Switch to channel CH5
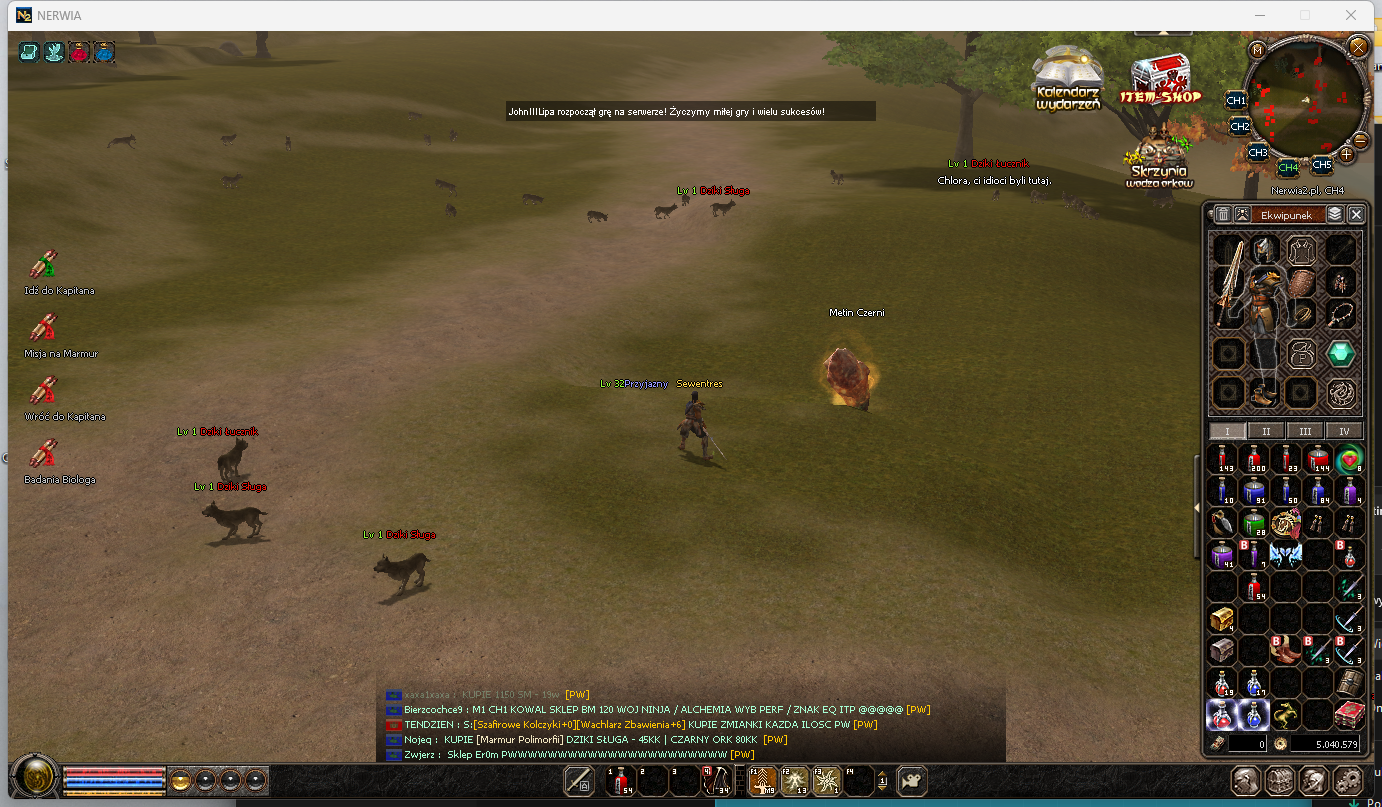Viewport: 1382px width, 807px height. (1322, 165)
